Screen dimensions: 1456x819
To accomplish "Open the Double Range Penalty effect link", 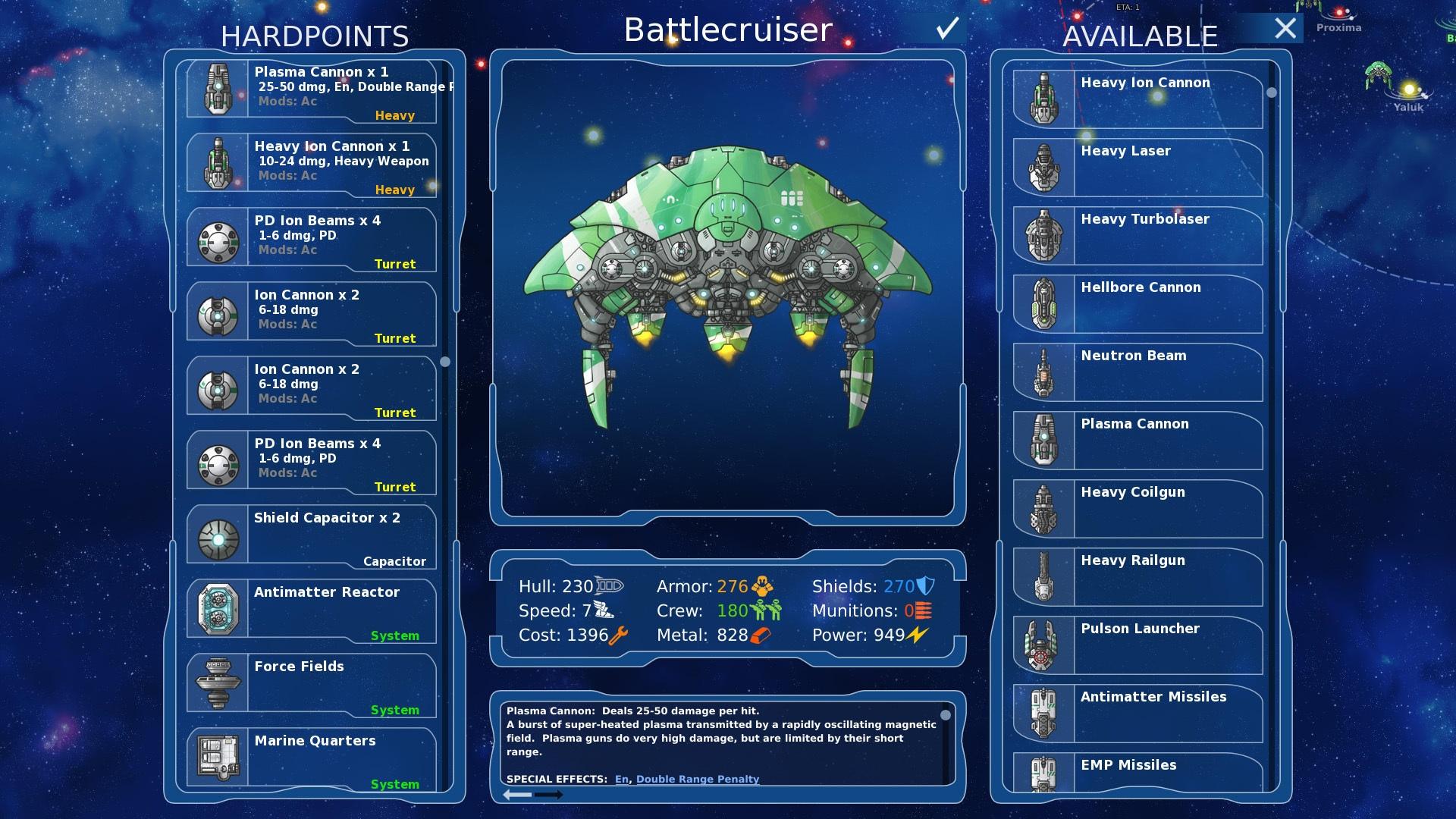I will coord(697,779).
